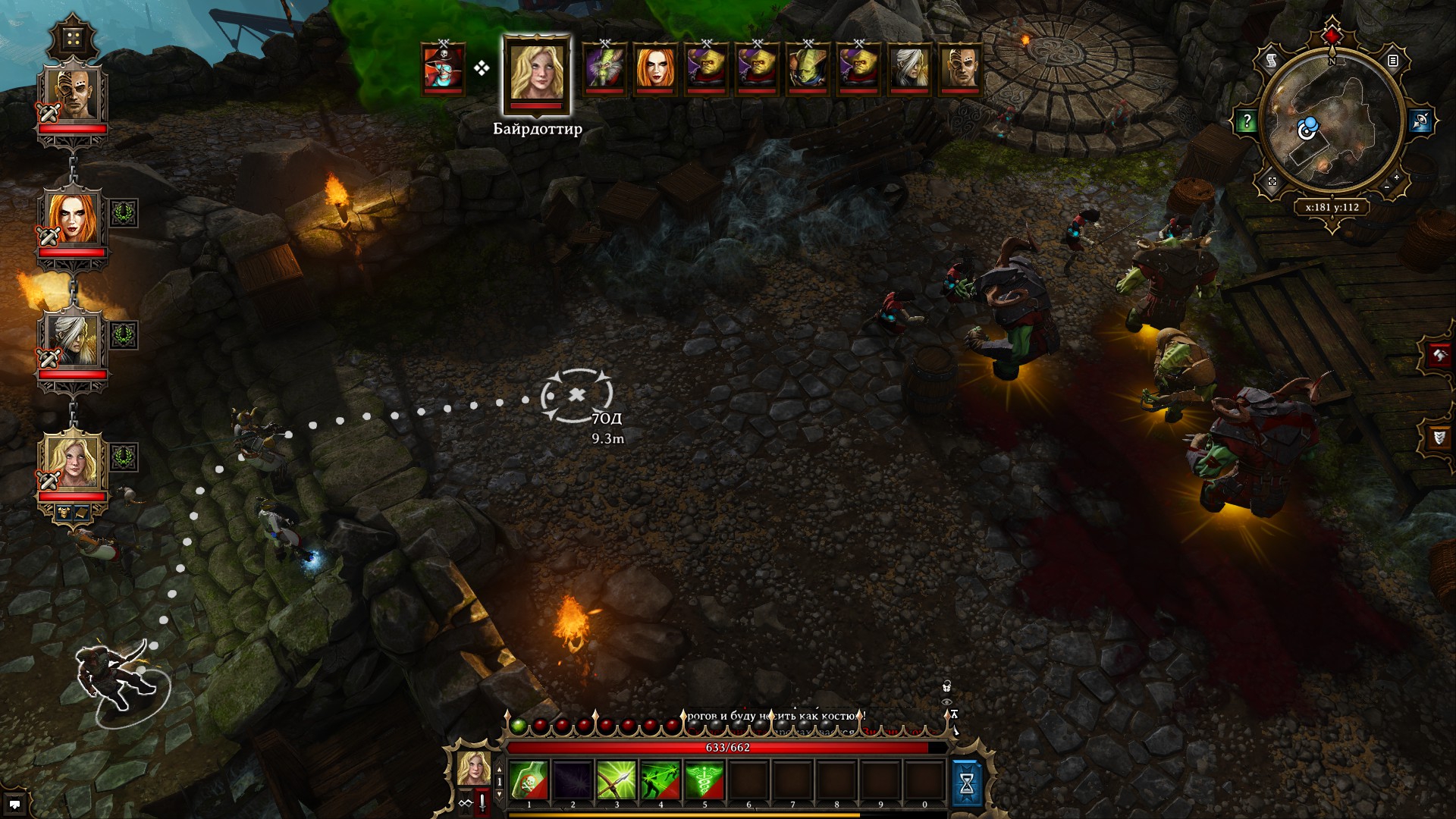Open the full map from the minimap
This screenshot has height=819, width=1456.
(1272, 181)
